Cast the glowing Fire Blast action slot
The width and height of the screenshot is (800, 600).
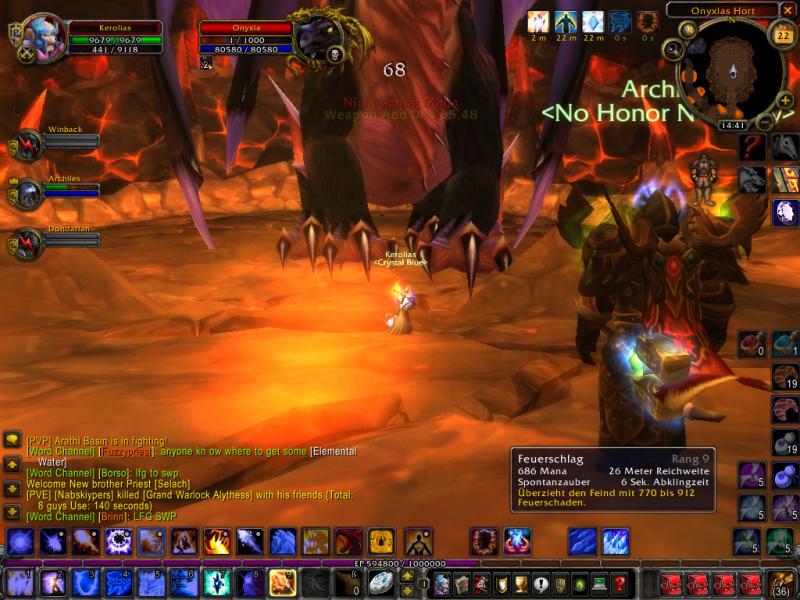tap(282, 582)
